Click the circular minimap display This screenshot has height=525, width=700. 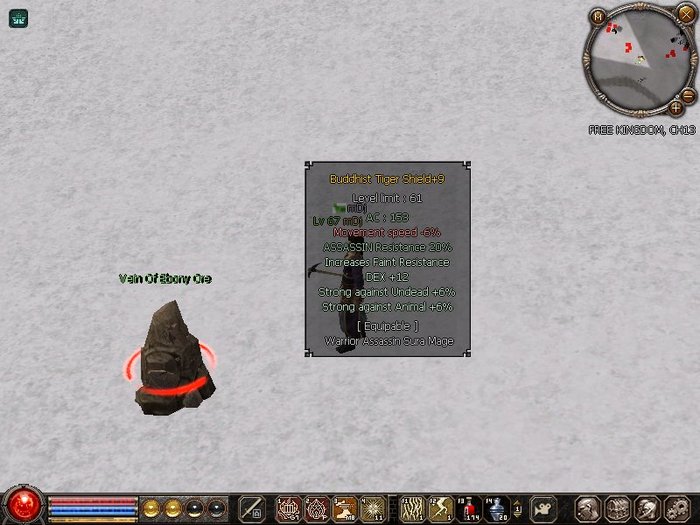[x=638, y=61]
